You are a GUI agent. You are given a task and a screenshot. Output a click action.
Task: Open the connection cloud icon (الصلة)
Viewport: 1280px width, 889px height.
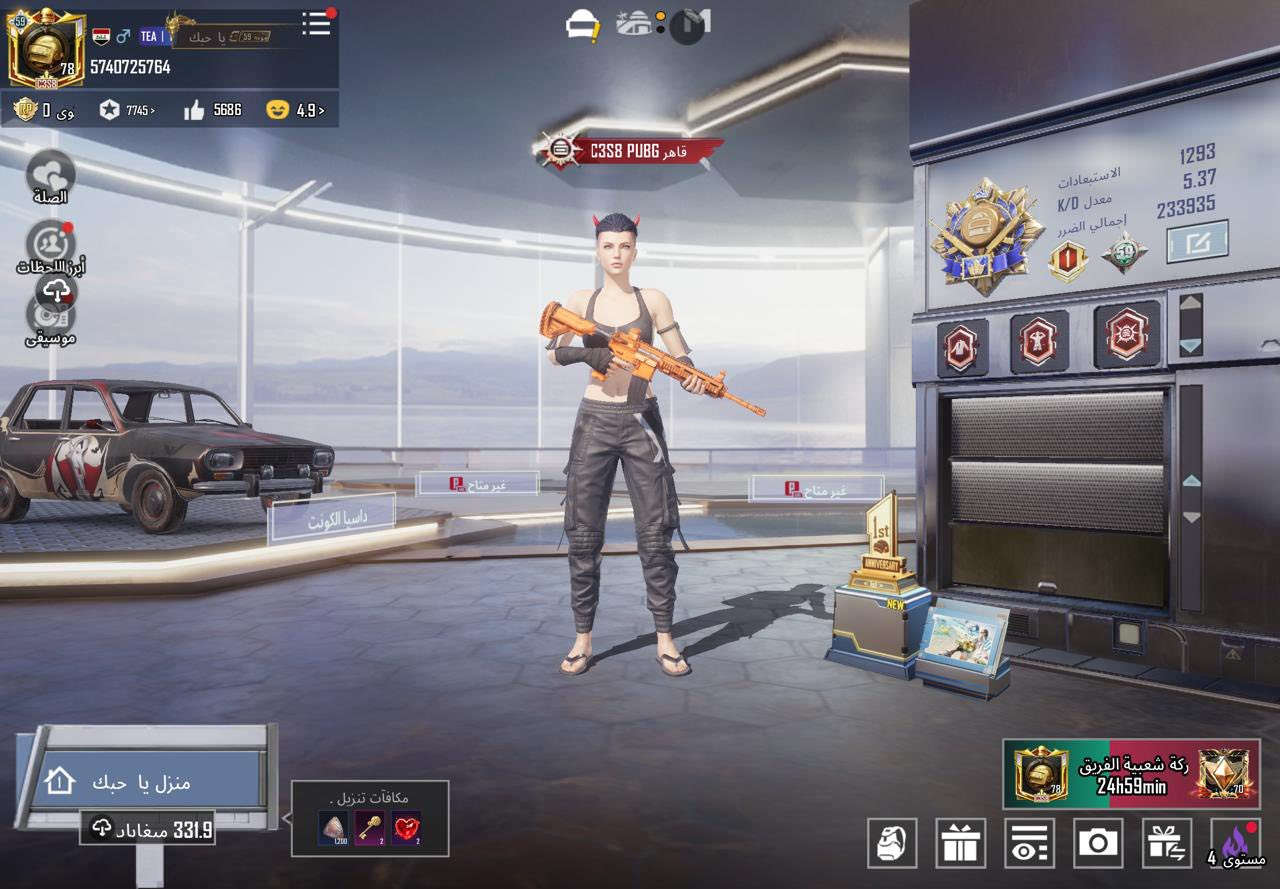[x=50, y=175]
